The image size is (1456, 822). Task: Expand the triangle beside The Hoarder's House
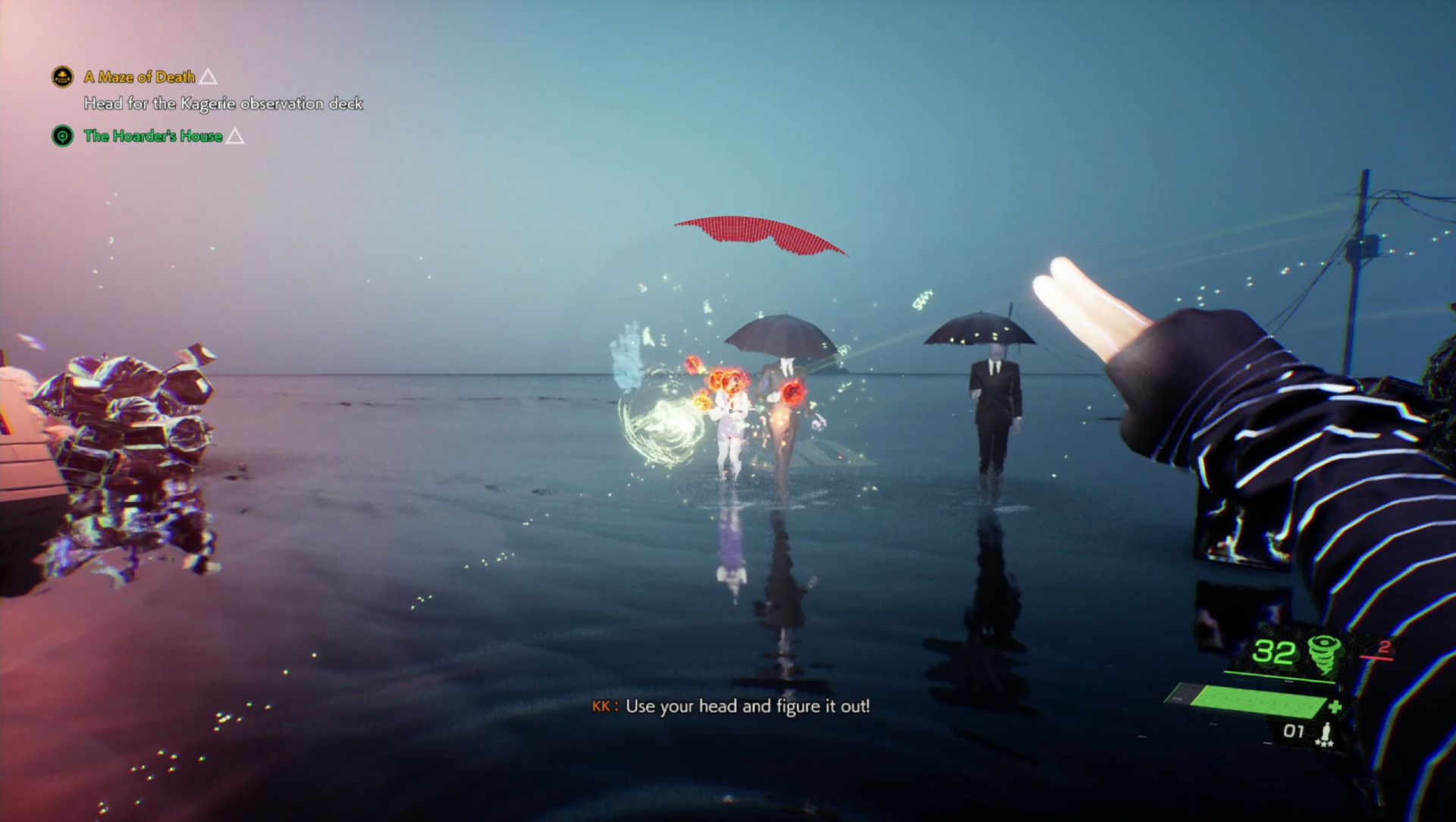click(x=237, y=136)
